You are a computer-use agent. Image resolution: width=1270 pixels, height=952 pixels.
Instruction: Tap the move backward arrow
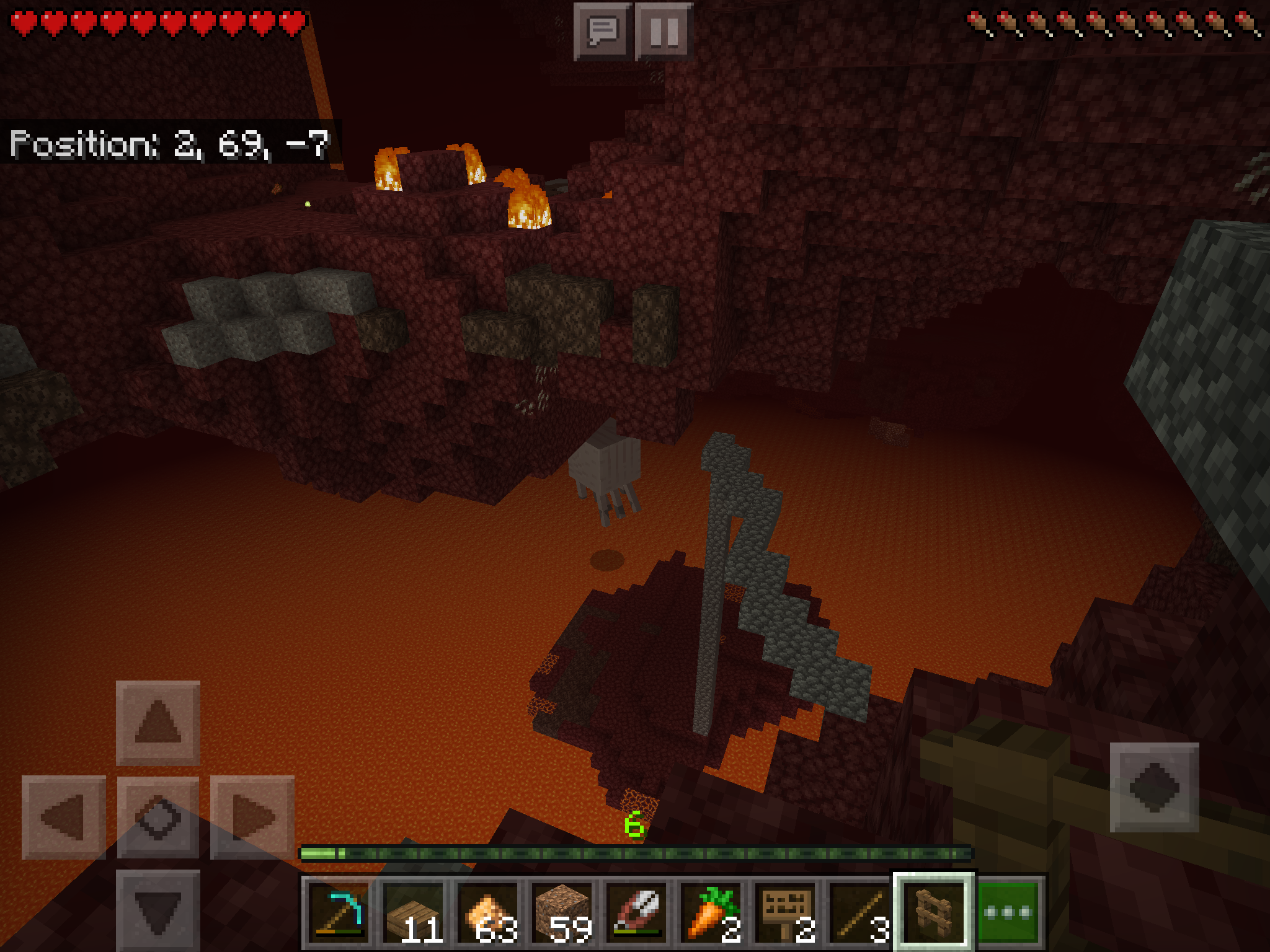tap(158, 910)
